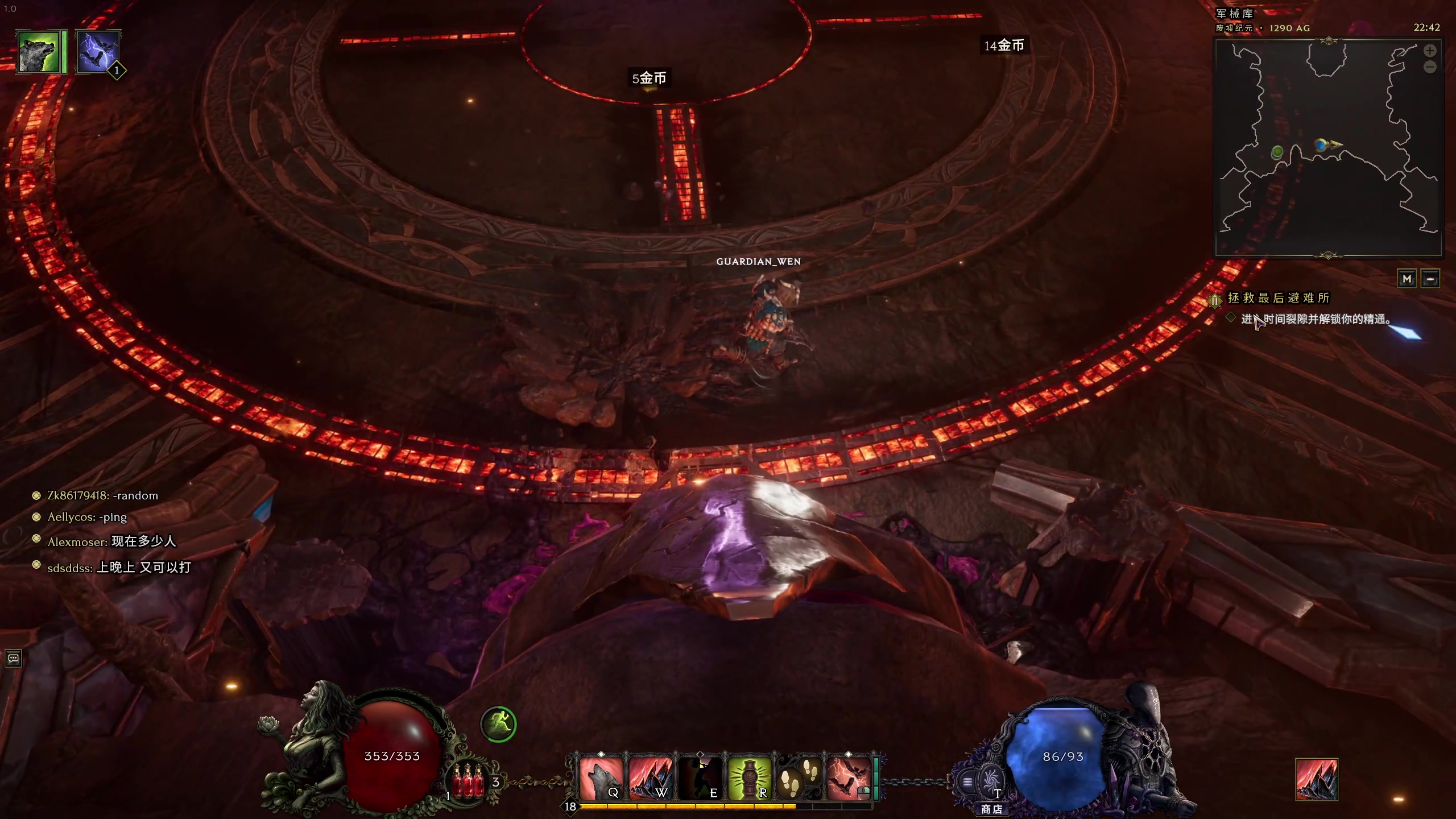Click the green wolf buff icon
1456x819 pixels.
tap(39, 52)
